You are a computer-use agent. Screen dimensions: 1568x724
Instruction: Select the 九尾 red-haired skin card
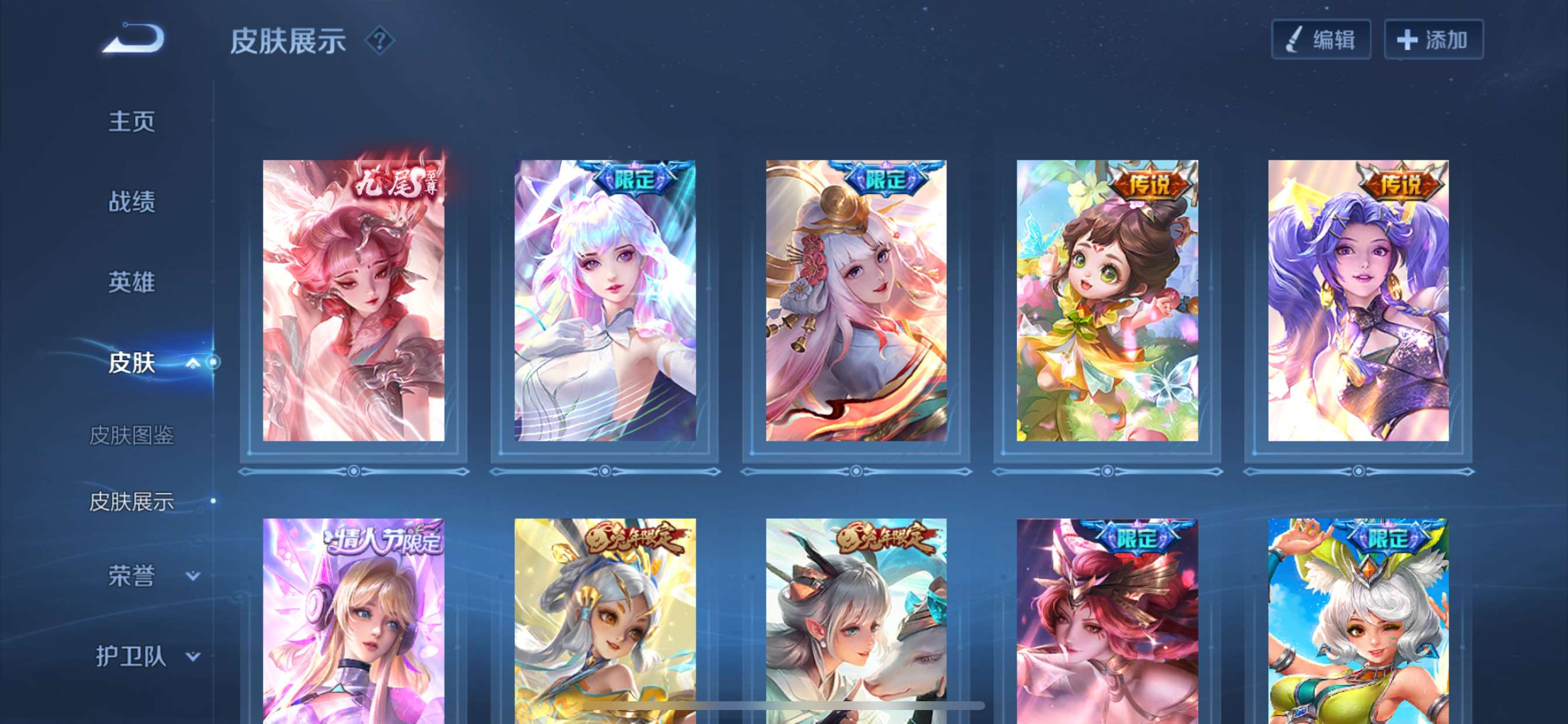pyautogui.click(x=353, y=301)
